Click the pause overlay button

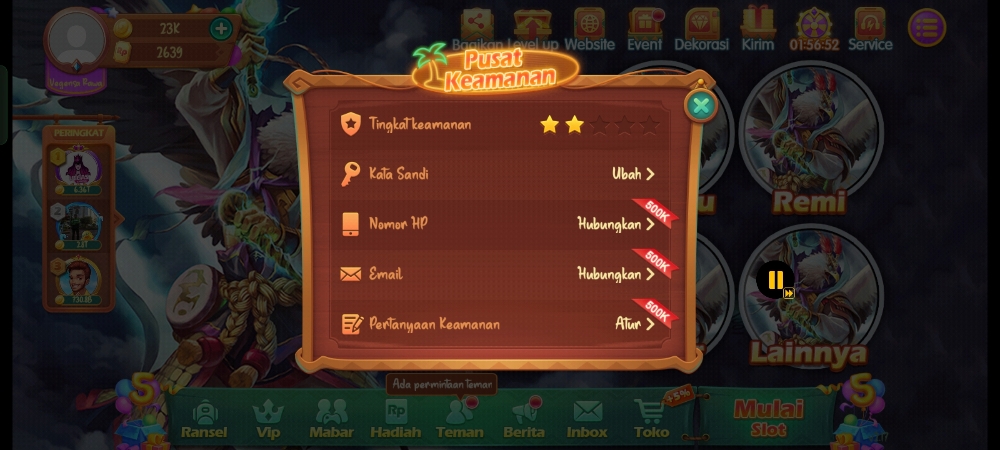pos(775,280)
